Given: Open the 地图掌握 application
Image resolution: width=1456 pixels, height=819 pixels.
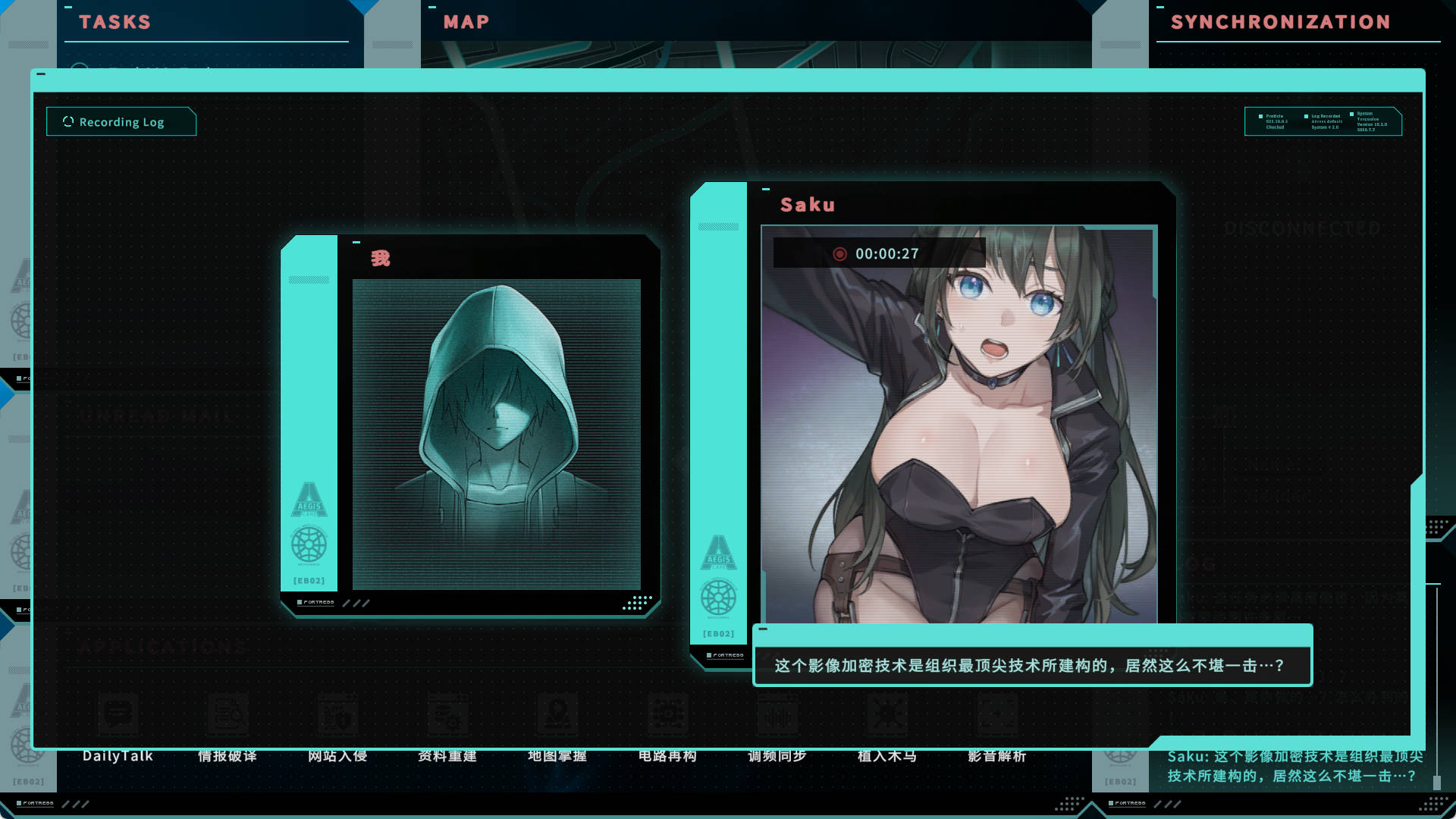Looking at the screenshot, I should tap(557, 755).
